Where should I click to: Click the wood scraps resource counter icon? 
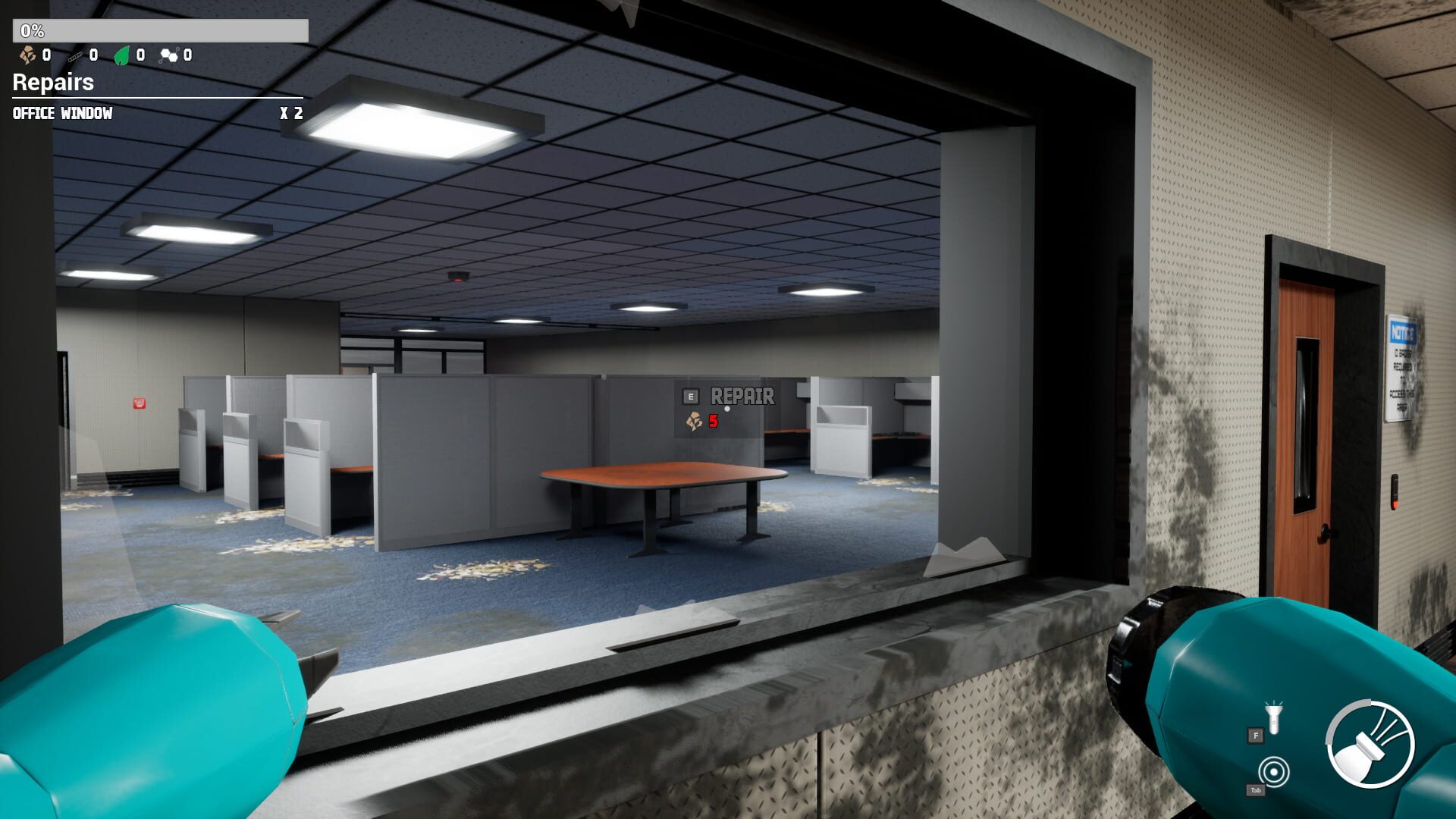pyautogui.click(x=27, y=55)
